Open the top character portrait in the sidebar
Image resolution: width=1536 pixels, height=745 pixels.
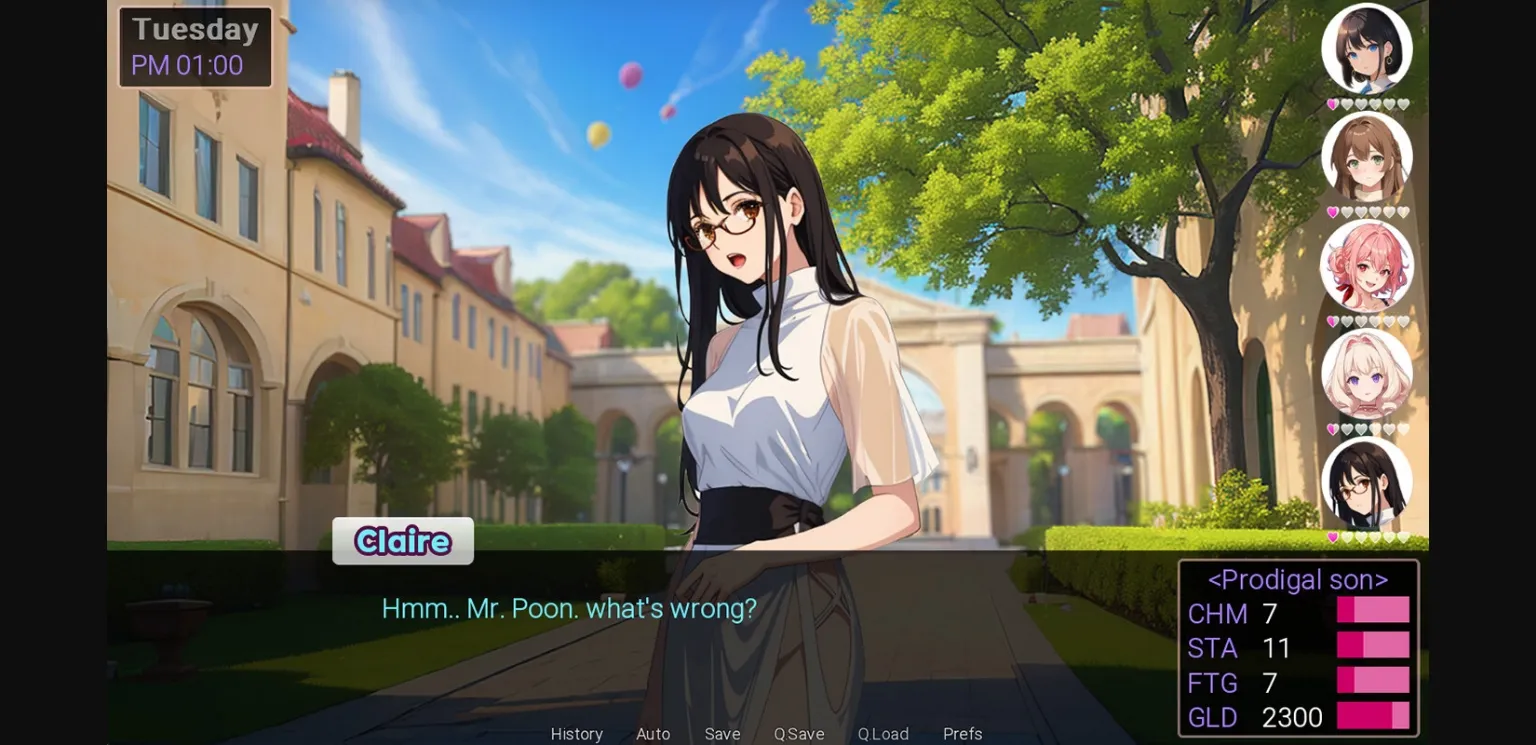pyautogui.click(x=1368, y=50)
